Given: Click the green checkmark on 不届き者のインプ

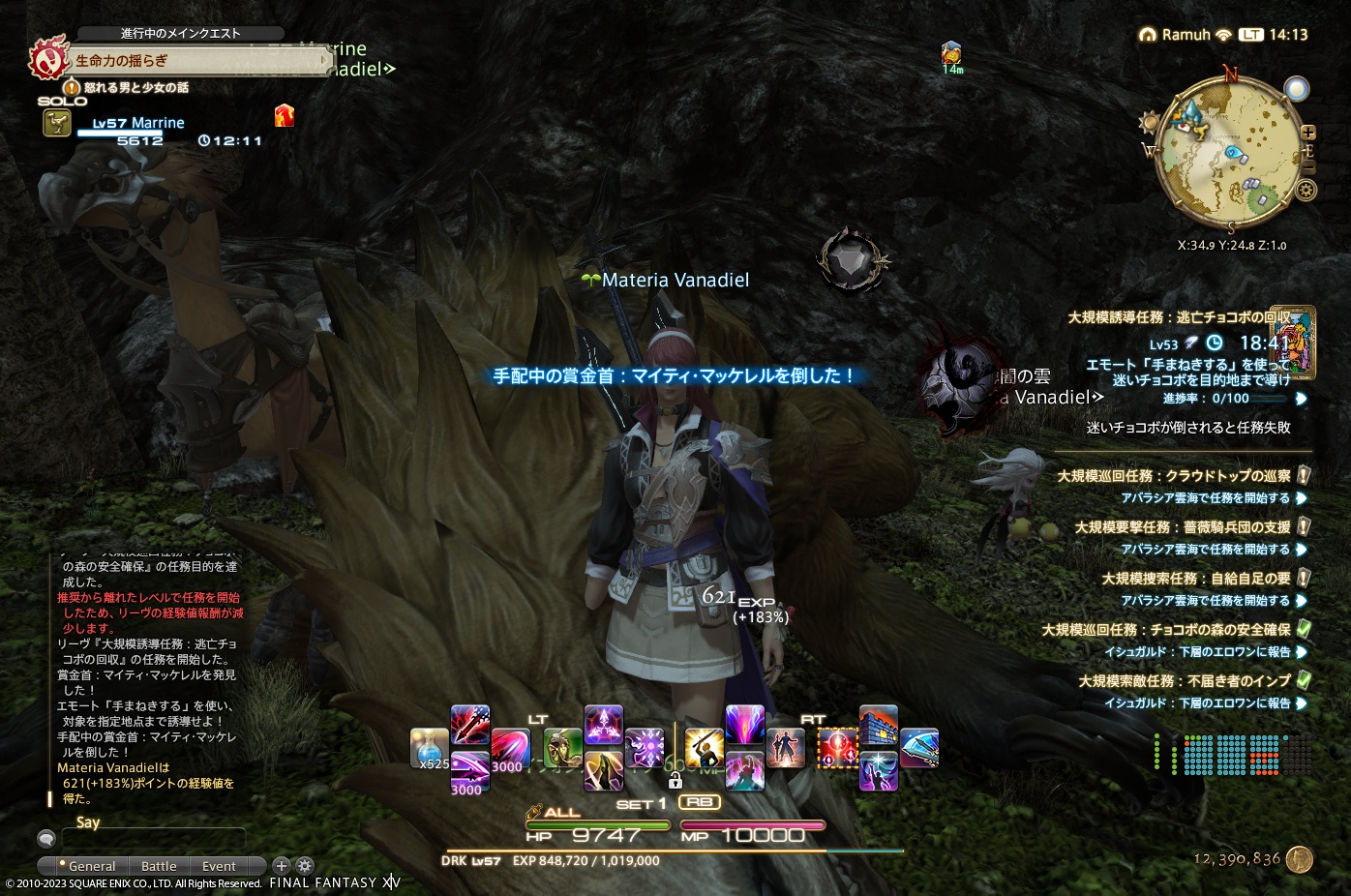Looking at the screenshot, I should 1303,681.
